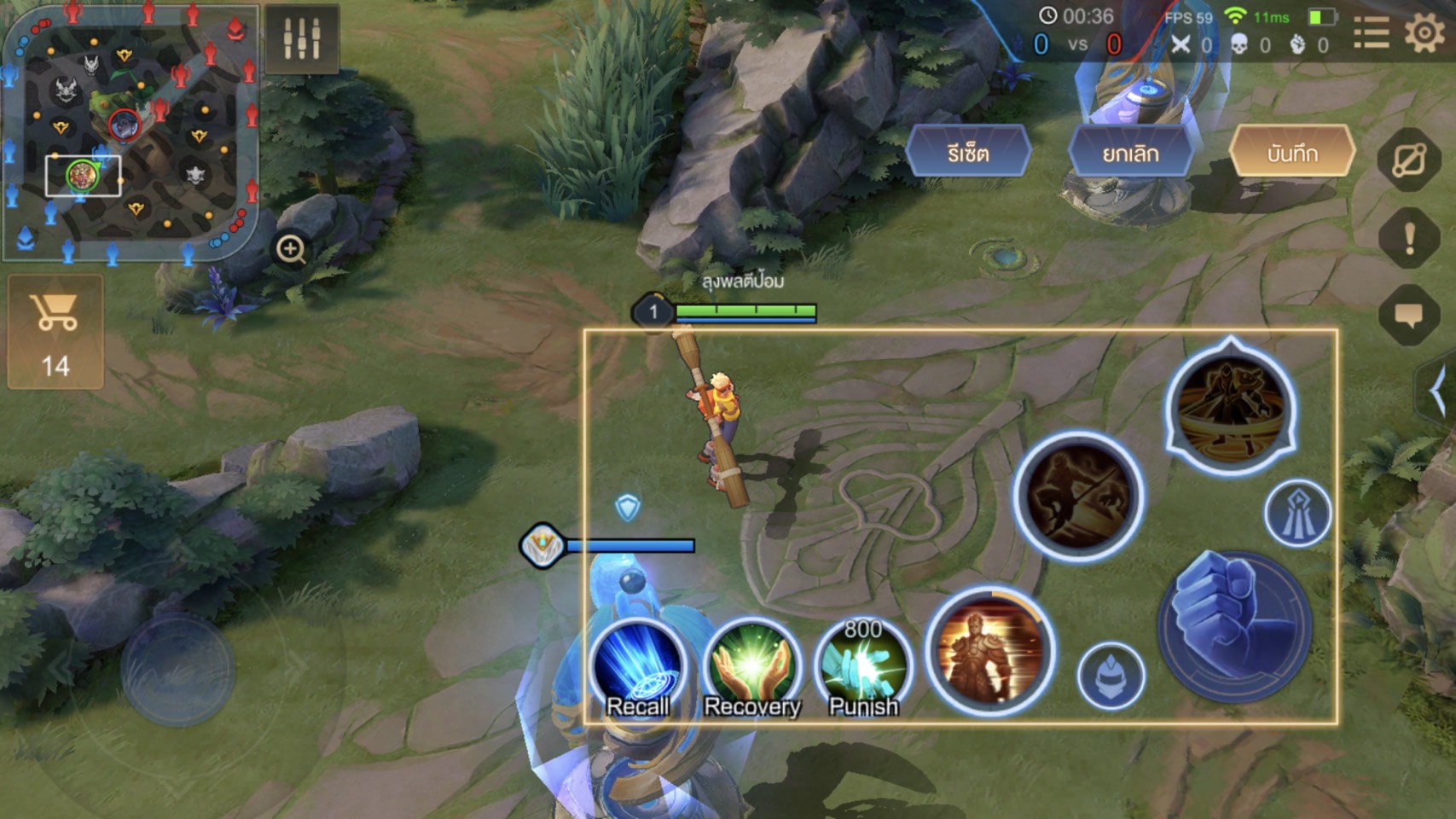Image resolution: width=1456 pixels, height=819 pixels.
Task: Zoom the minimap with the magnifier button
Action: point(291,249)
